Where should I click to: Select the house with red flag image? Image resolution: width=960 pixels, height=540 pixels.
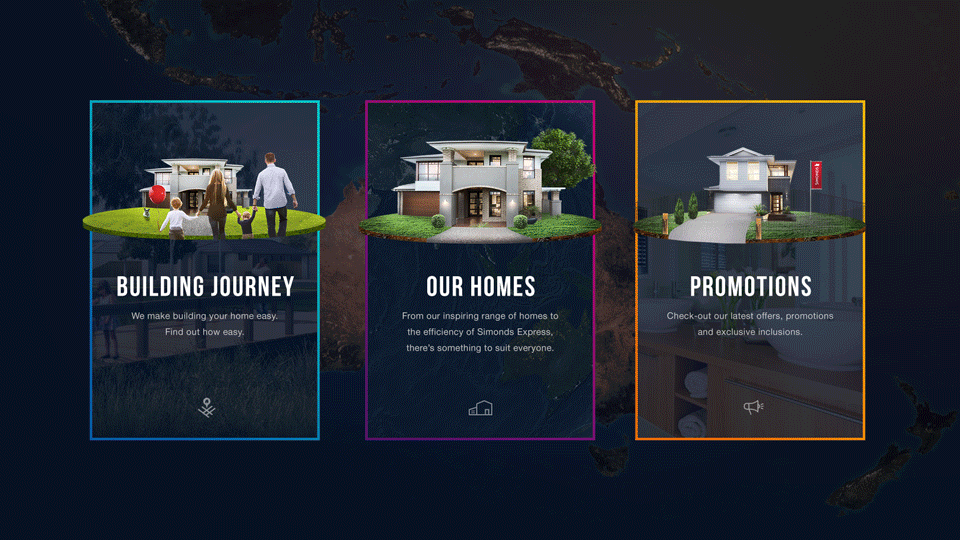coord(750,195)
